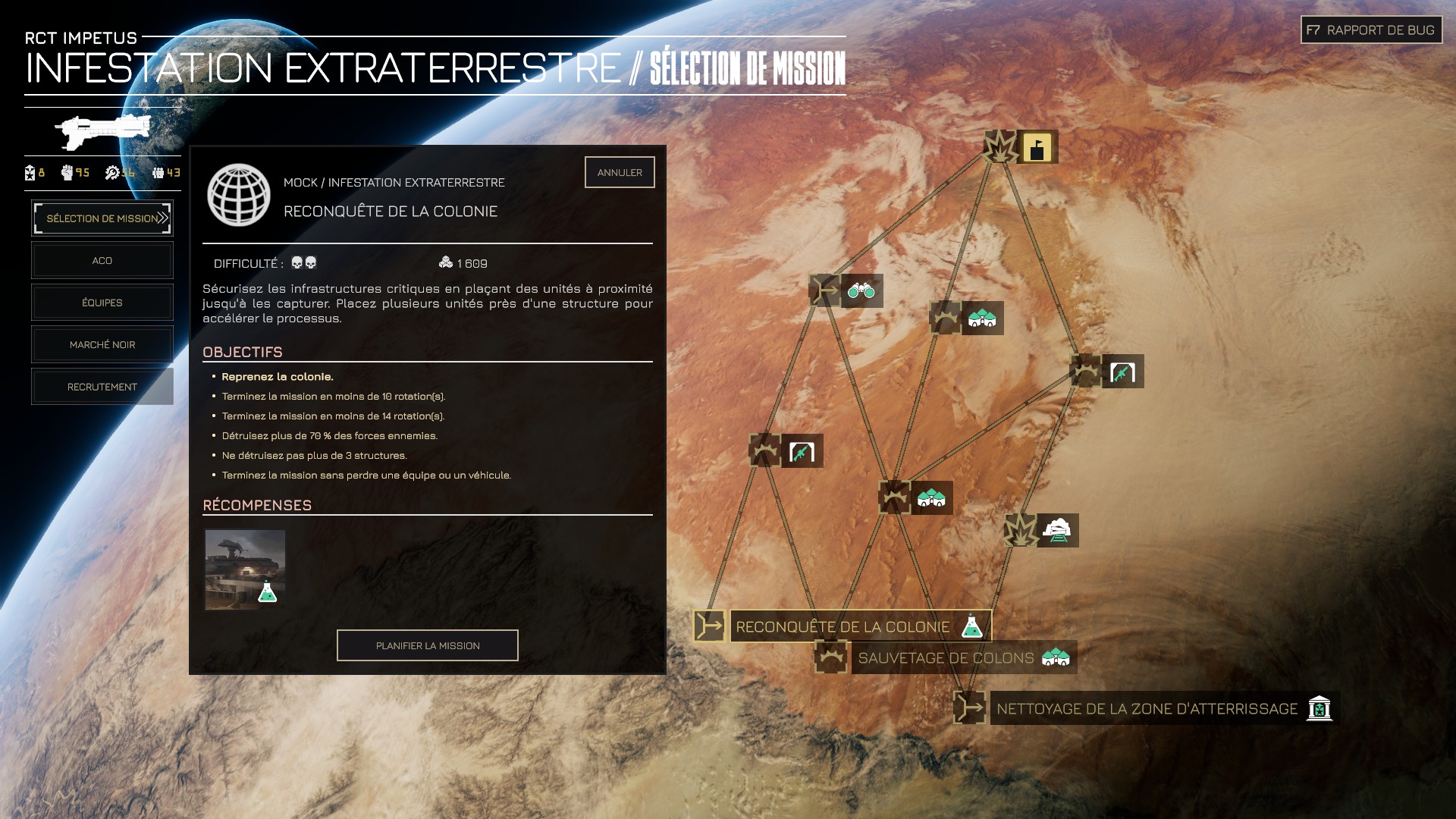Select the binoculars mission node on map
The image size is (1456, 819).
(x=861, y=291)
